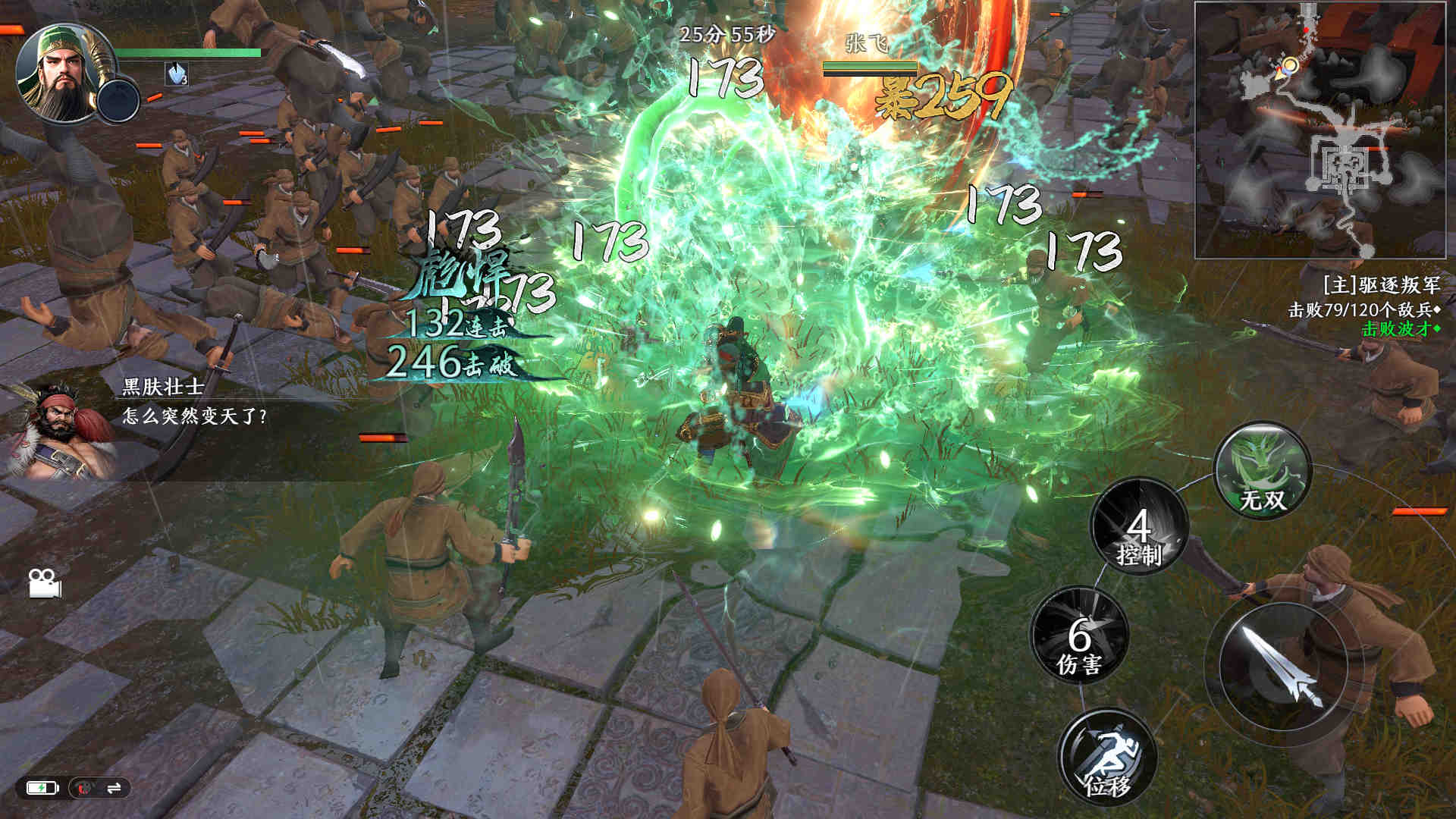Check the blue crystal buff icon
The height and width of the screenshot is (819, 1456).
click(x=177, y=74)
